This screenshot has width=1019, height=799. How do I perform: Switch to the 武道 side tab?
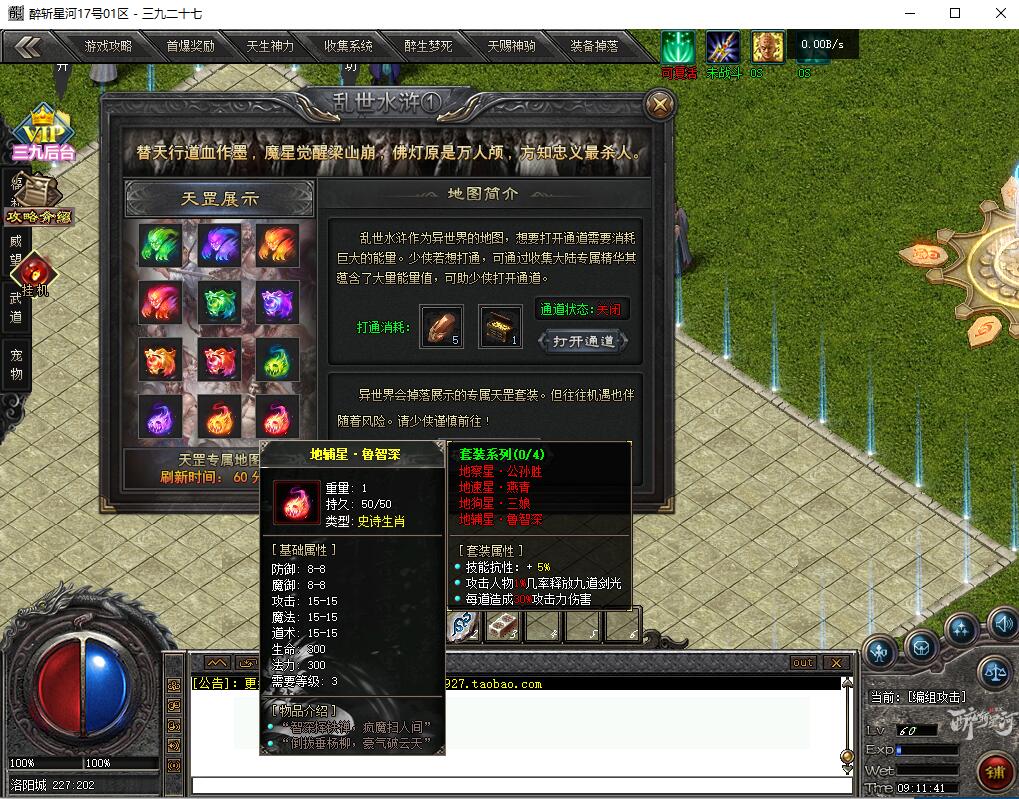[16, 307]
